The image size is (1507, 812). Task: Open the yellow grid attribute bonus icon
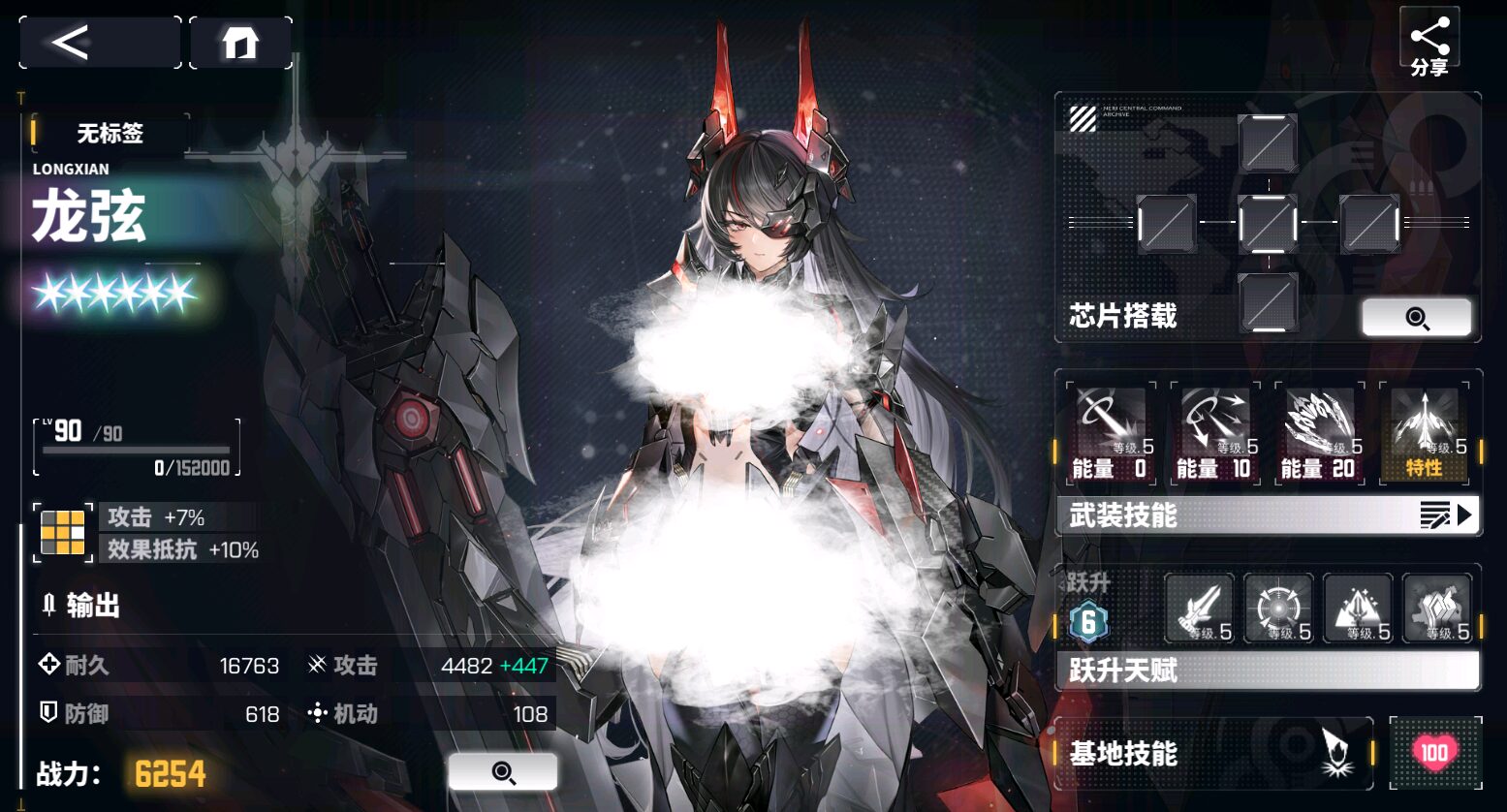coord(63,533)
